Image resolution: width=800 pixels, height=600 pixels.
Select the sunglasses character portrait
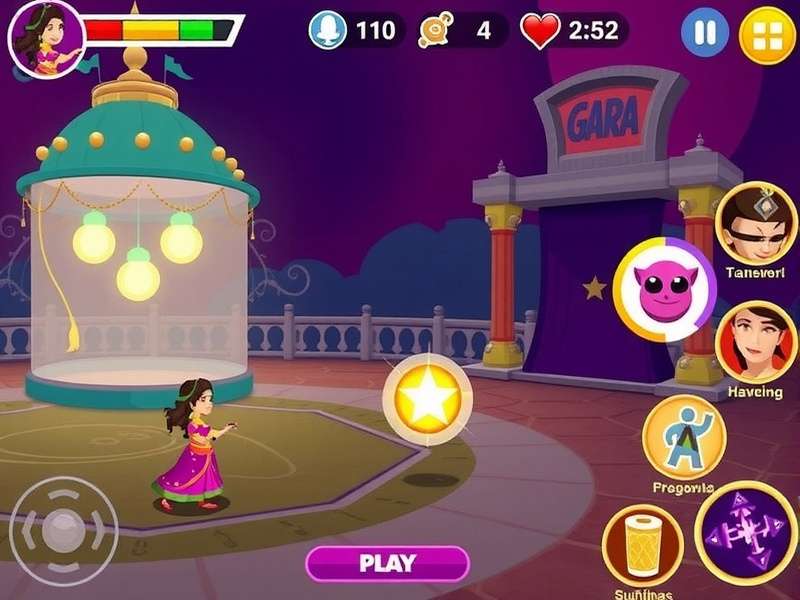757,222
